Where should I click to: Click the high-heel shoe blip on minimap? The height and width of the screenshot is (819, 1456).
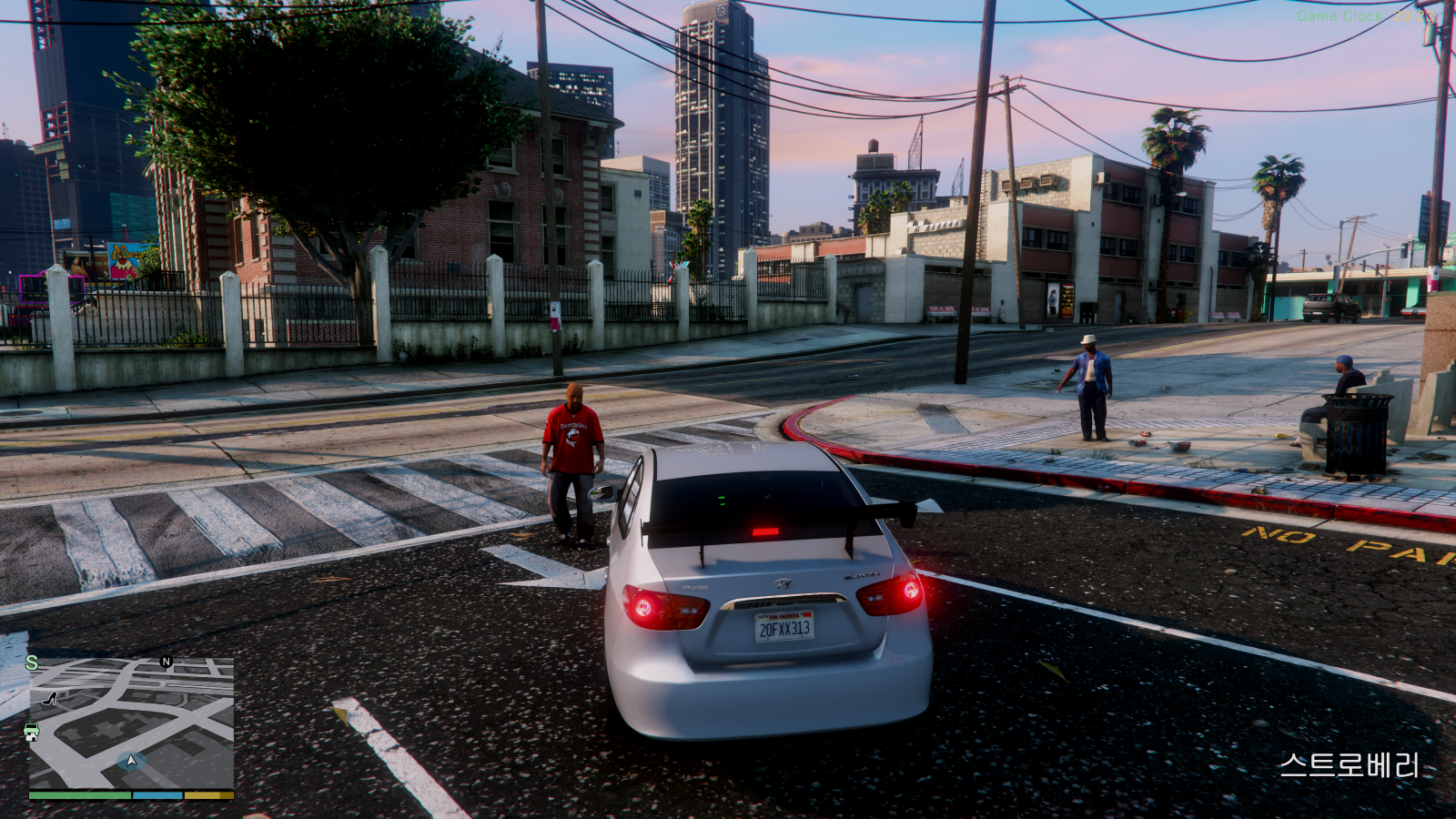(x=50, y=699)
